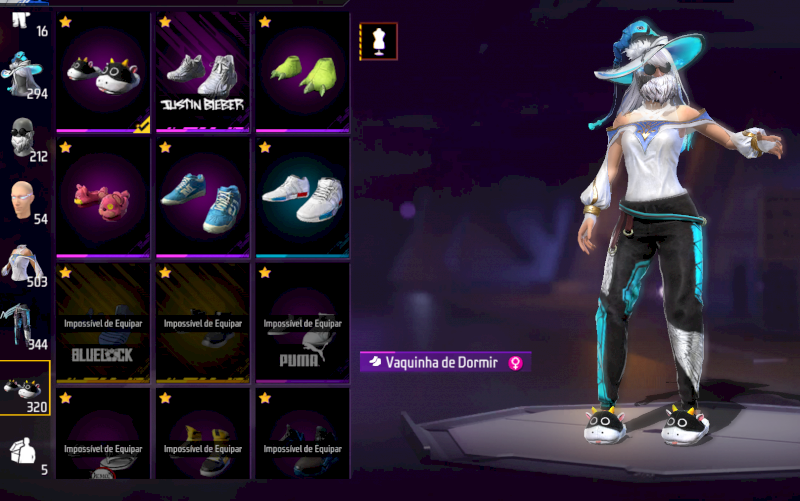Choose the white sneakers with red accents
The image size is (800, 501).
[x=301, y=196]
